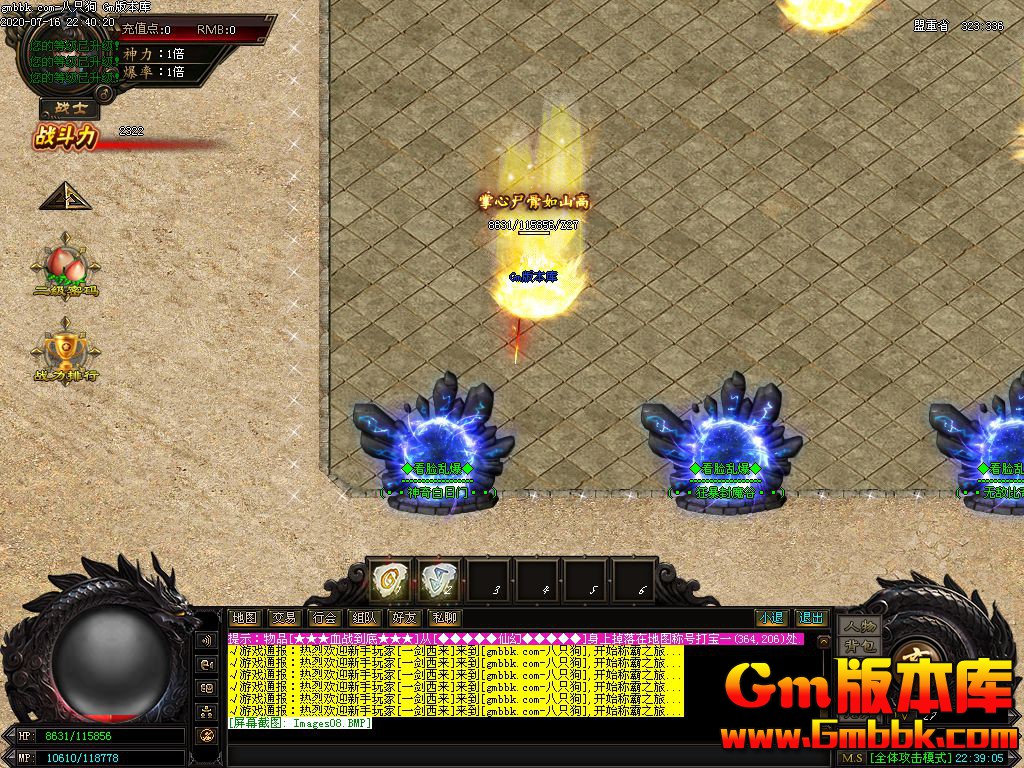Show the 好友 friends list
This screenshot has width=1024, height=768.
[x=404, y=618]
